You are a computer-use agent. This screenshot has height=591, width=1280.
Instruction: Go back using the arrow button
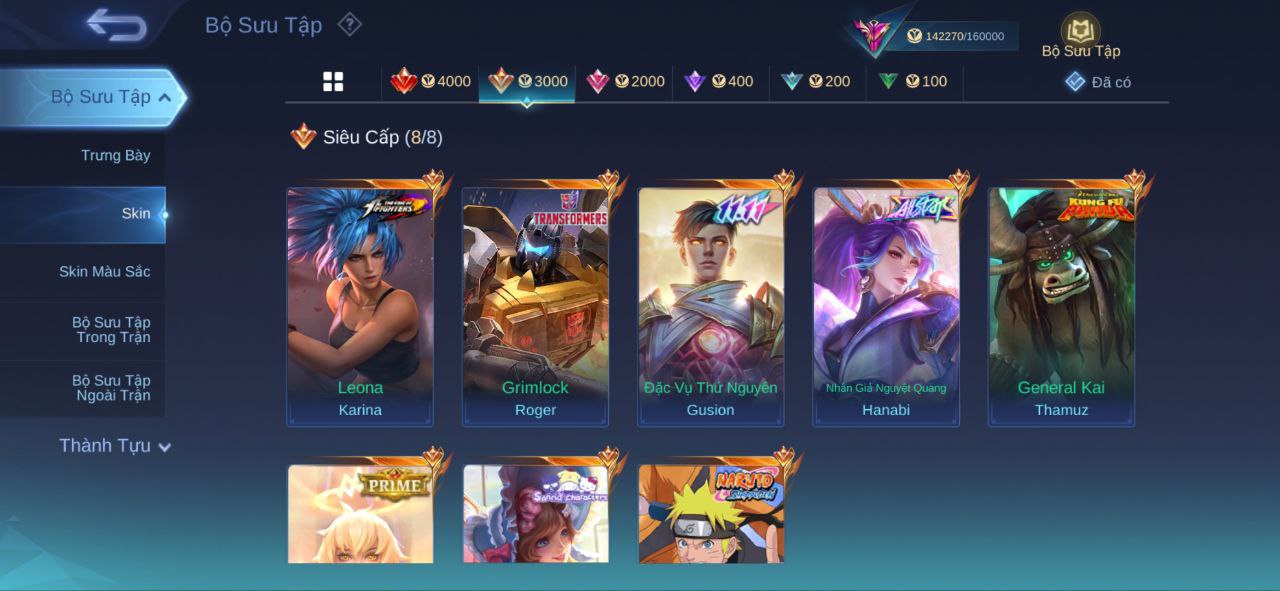click(x=116, y=25)
